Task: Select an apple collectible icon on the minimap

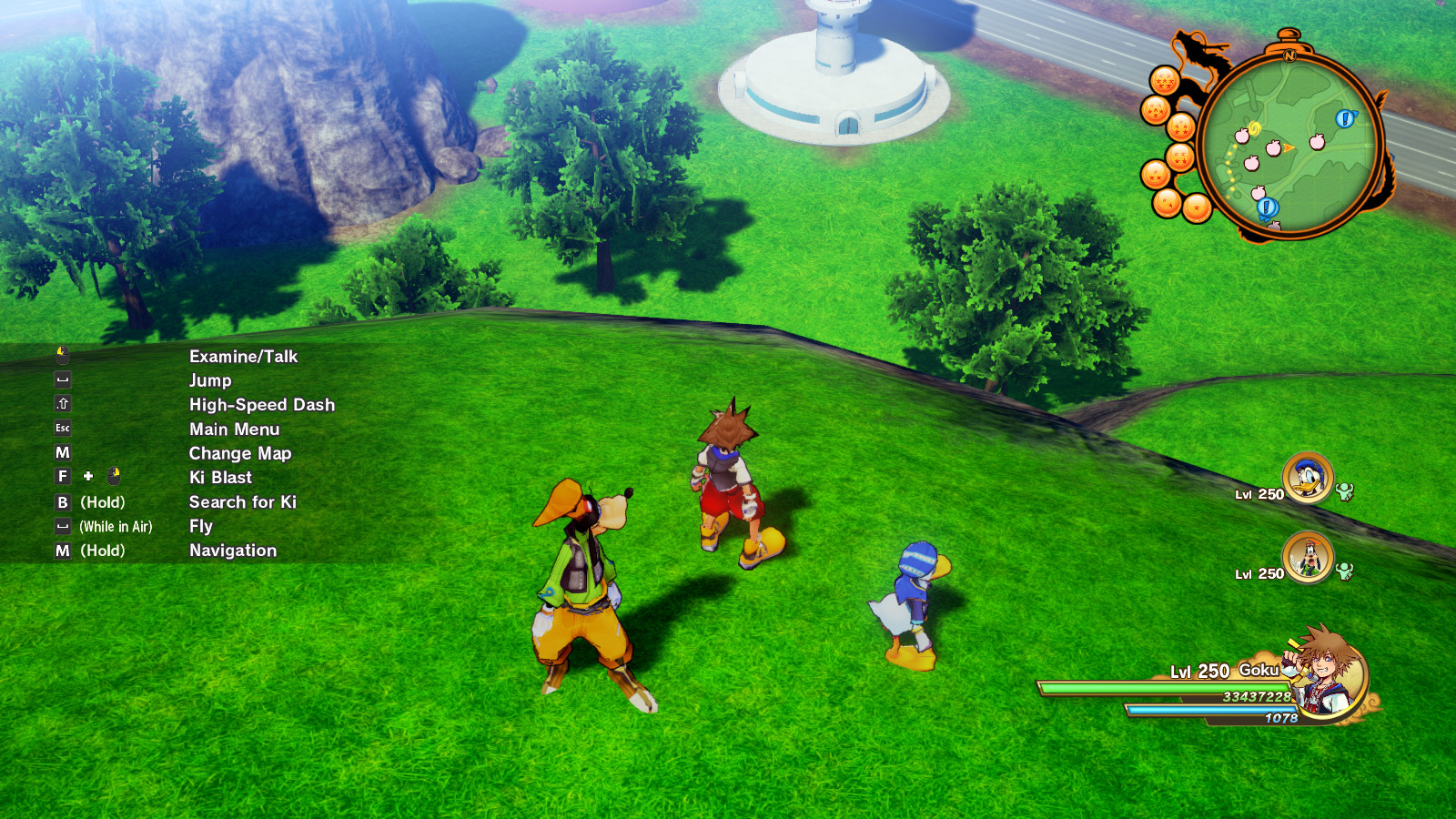Action: [x=1272, y=148]
